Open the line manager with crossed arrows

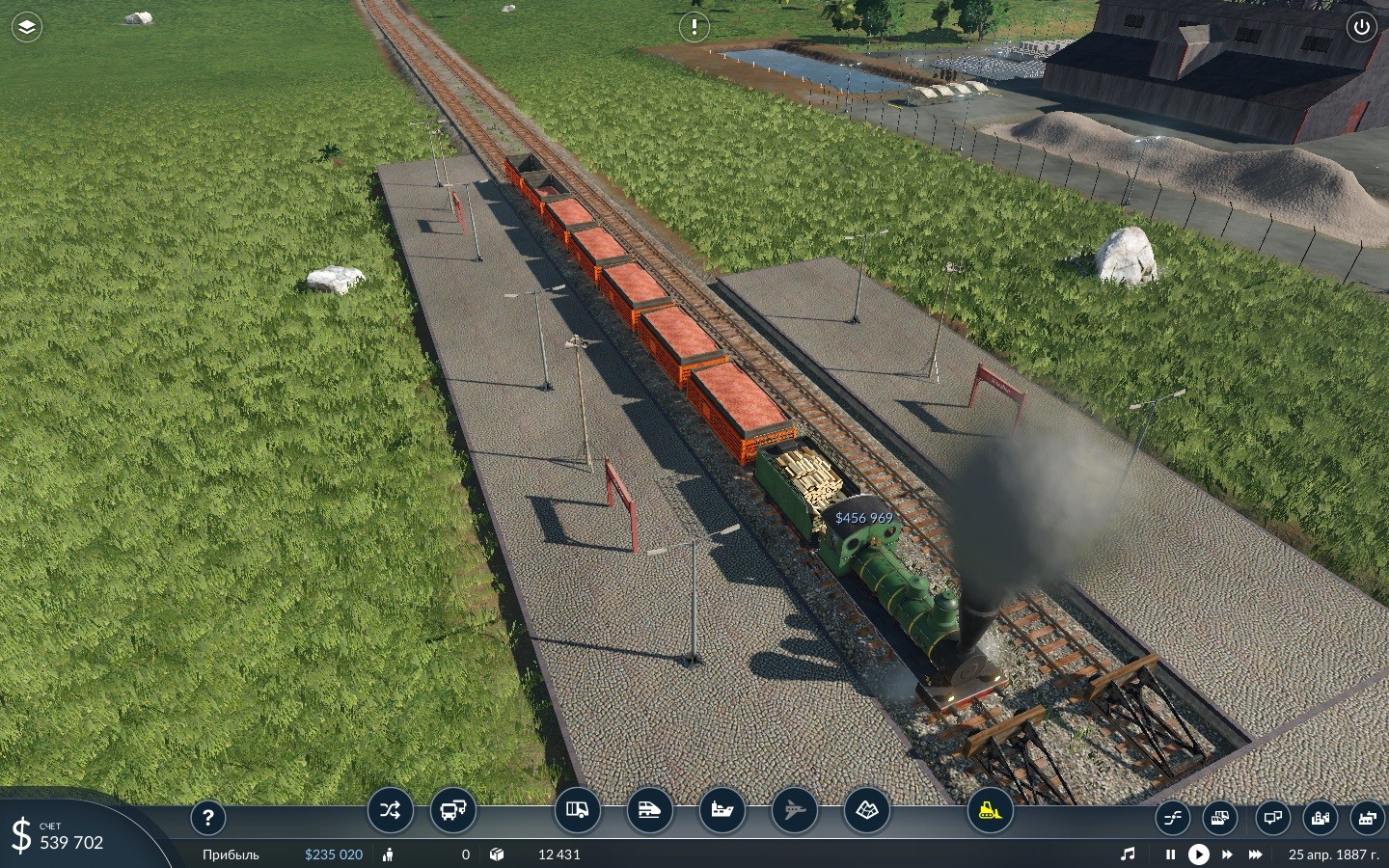(390, 810)
